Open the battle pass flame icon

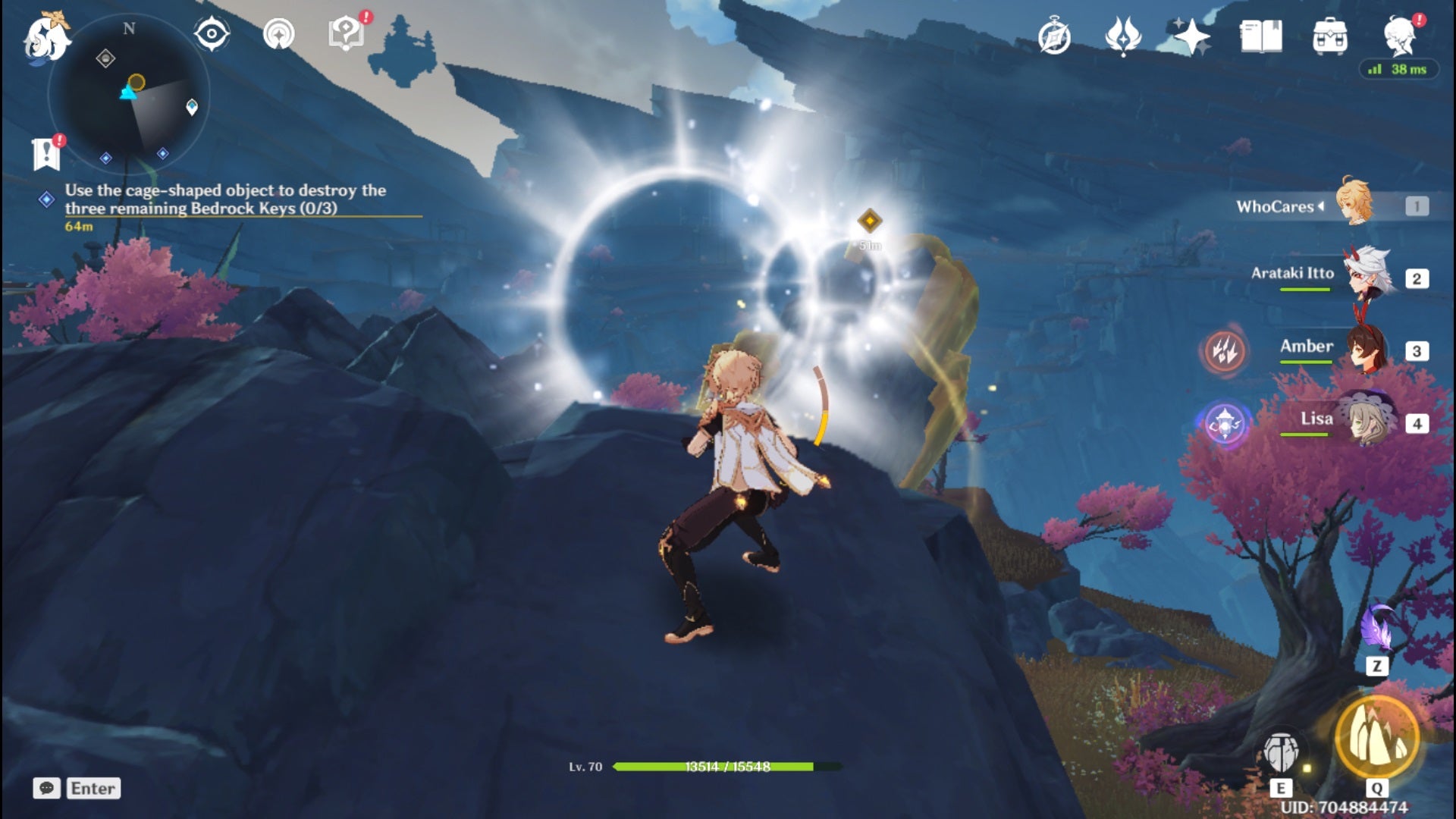point(1123,36)
